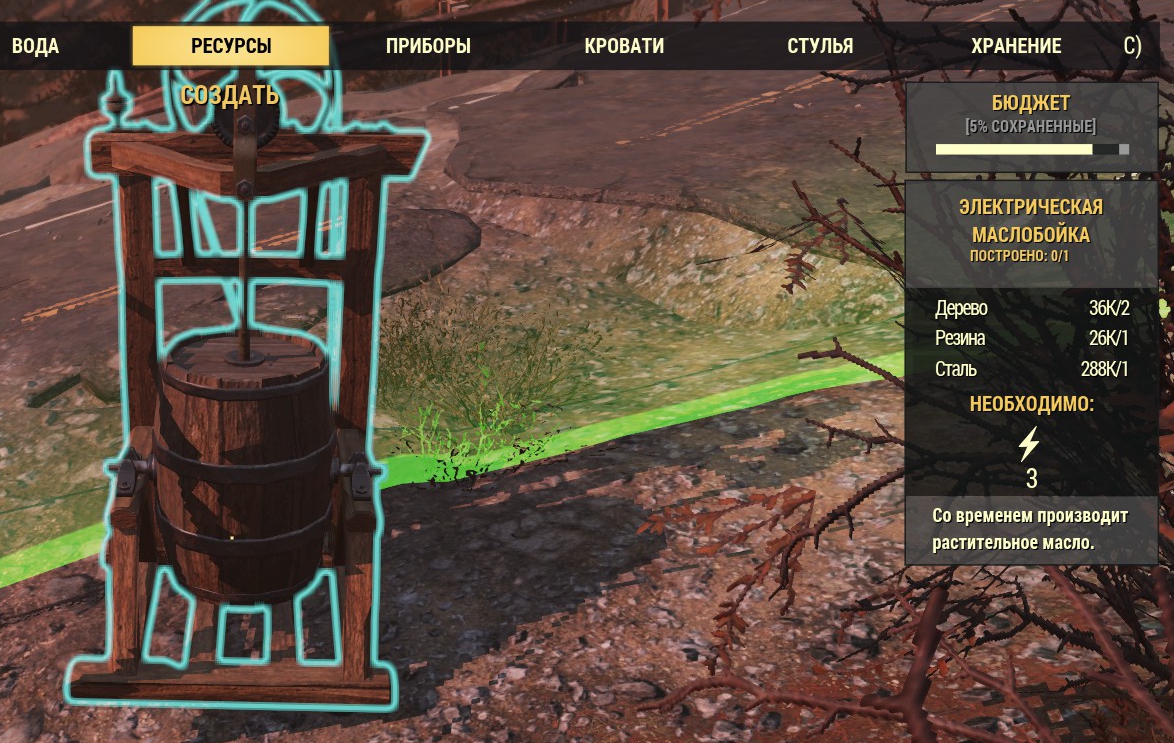The height and width of the screenshot is (743, 1174).
Task: Open the ПРИБОРЫ category
Action: pos(428,47)
